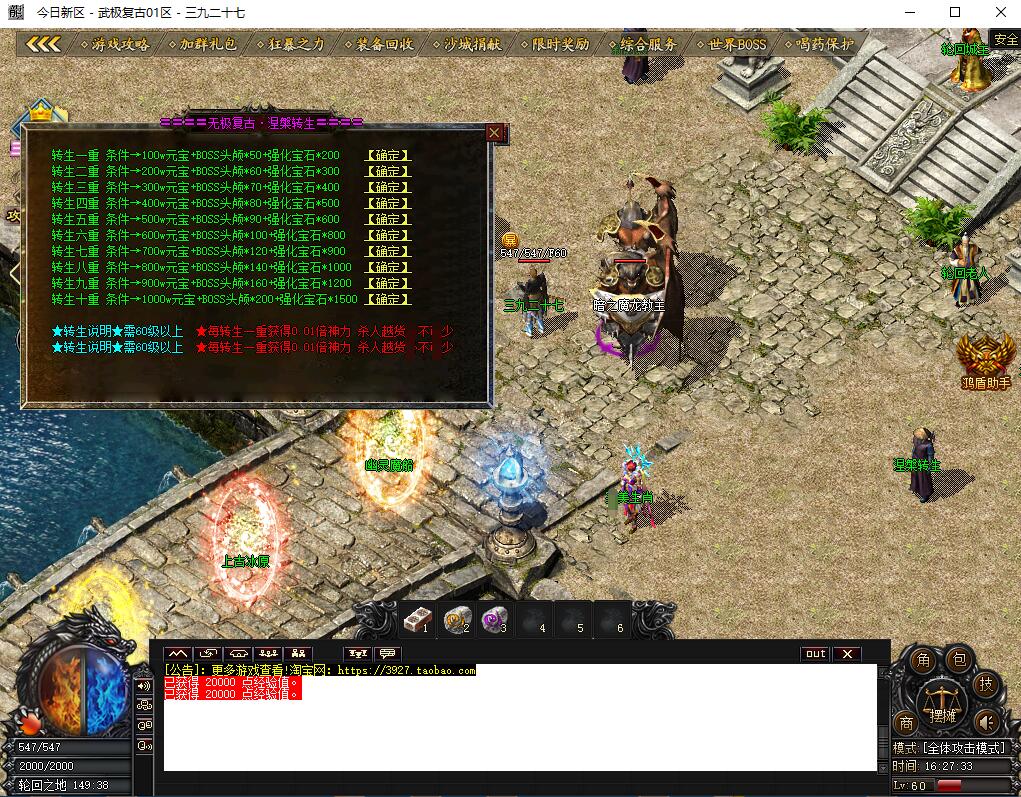Confirm 转生五重 rebirth with 确定
Image resolution: width=1021 pixels, height=797 pixels.
click(x=388, y=219)
